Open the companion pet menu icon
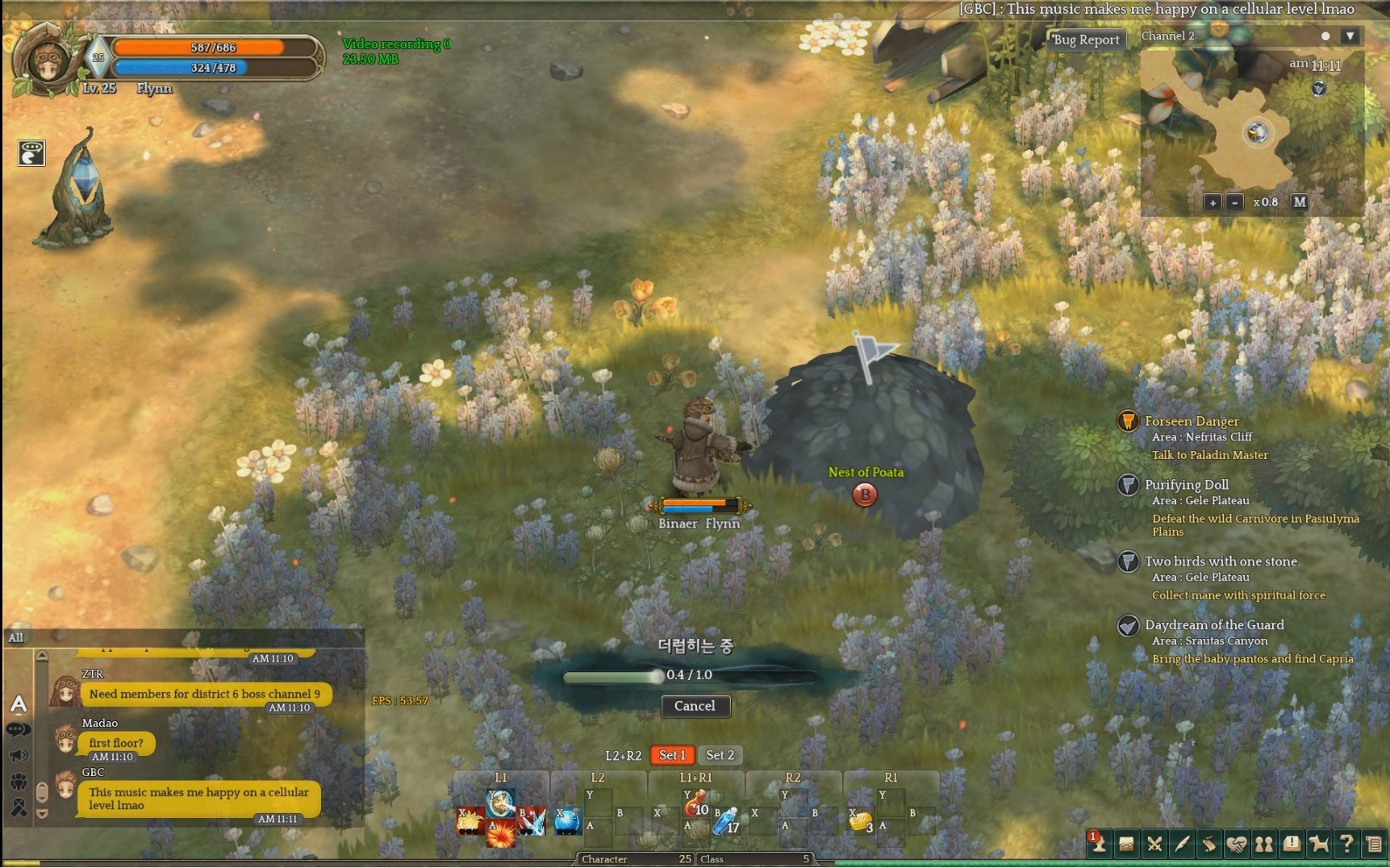Screen dimensions: 1390x868 click(1319, 845)
